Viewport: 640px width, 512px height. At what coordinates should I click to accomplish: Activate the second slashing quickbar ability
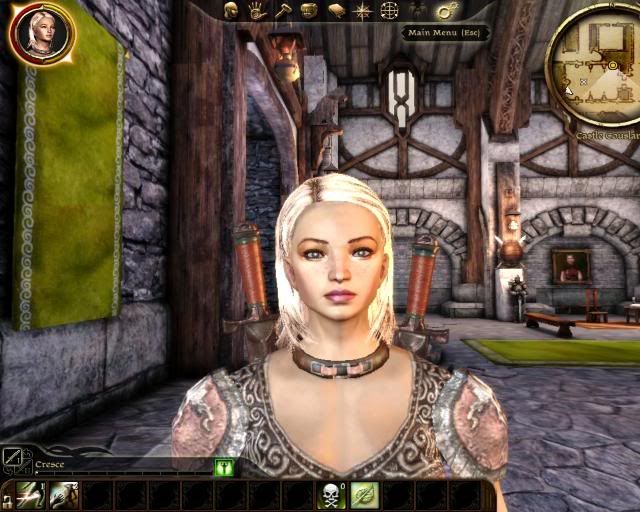coord(64,495)
